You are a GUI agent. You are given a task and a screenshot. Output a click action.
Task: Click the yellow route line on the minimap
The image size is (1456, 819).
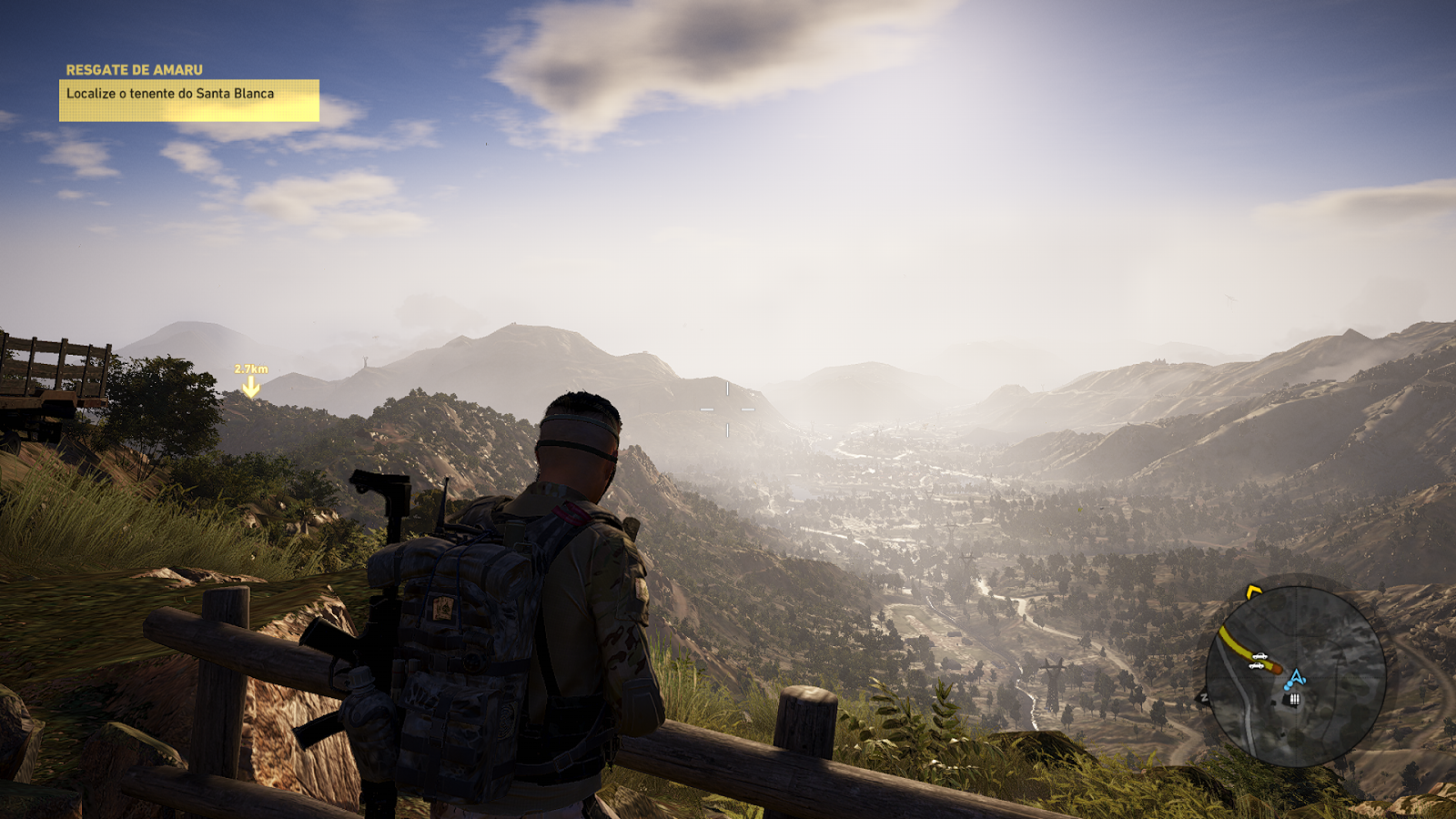(x=1239, y=641)
